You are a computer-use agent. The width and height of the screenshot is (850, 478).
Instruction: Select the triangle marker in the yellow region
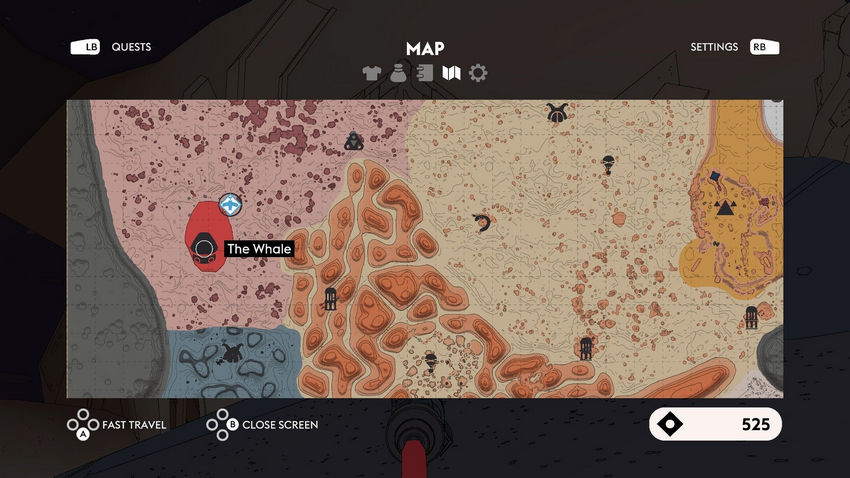(x=725, y=208)
